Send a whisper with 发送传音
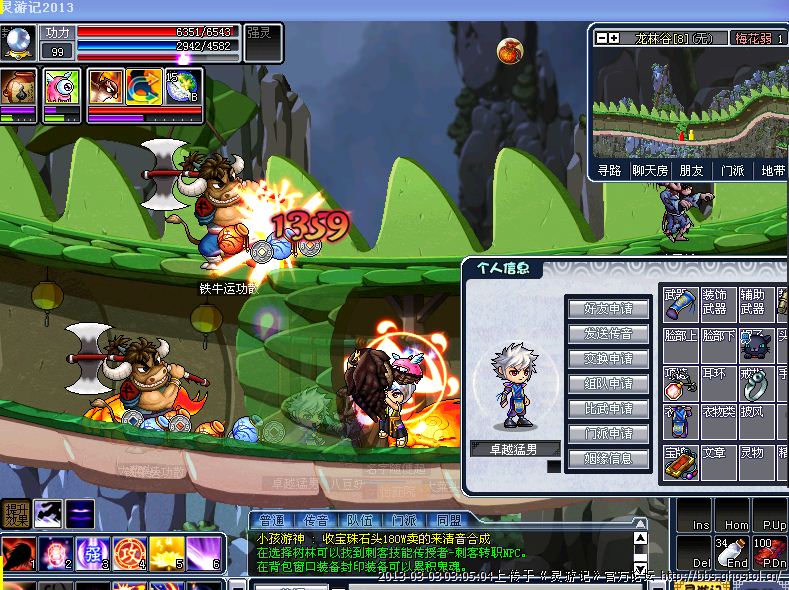The width and height of the screenshot is (789, 590). coord(608,334)
